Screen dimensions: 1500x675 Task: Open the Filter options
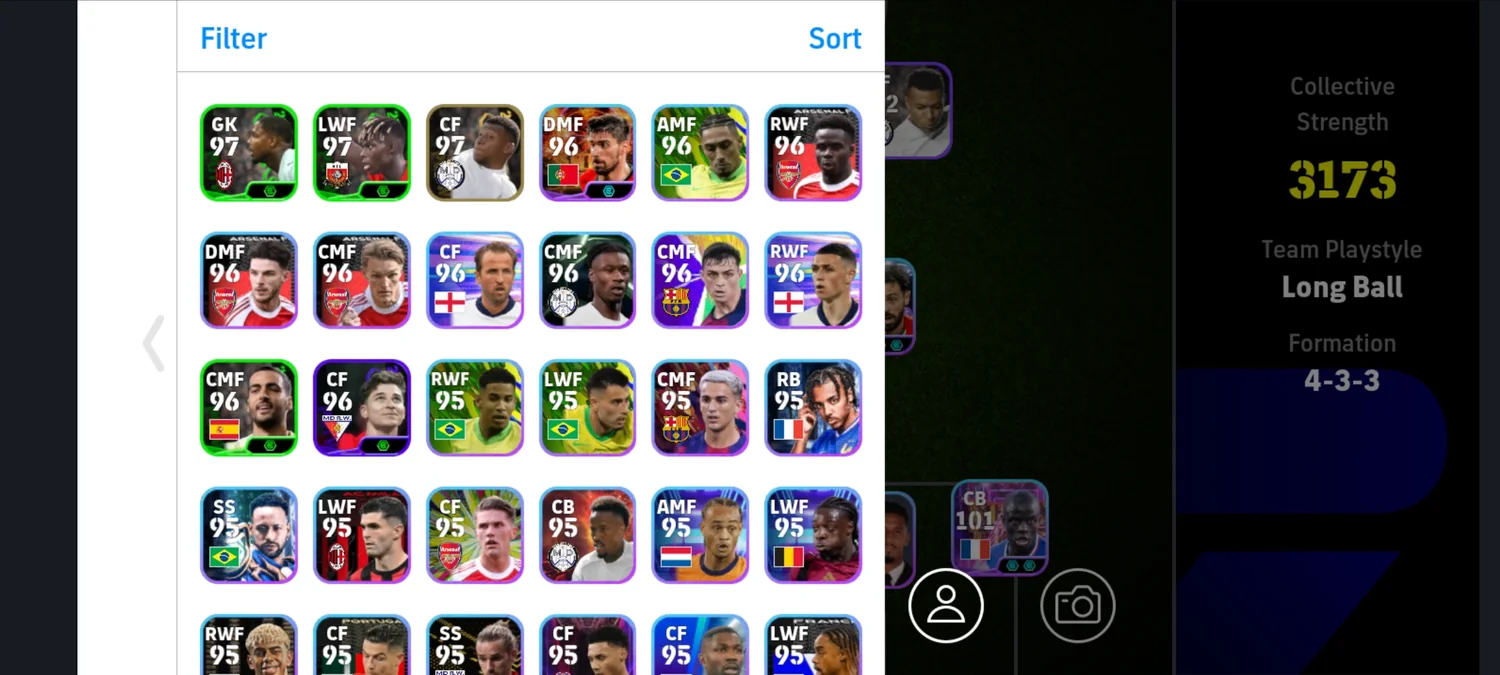click(x=233, y=38)
